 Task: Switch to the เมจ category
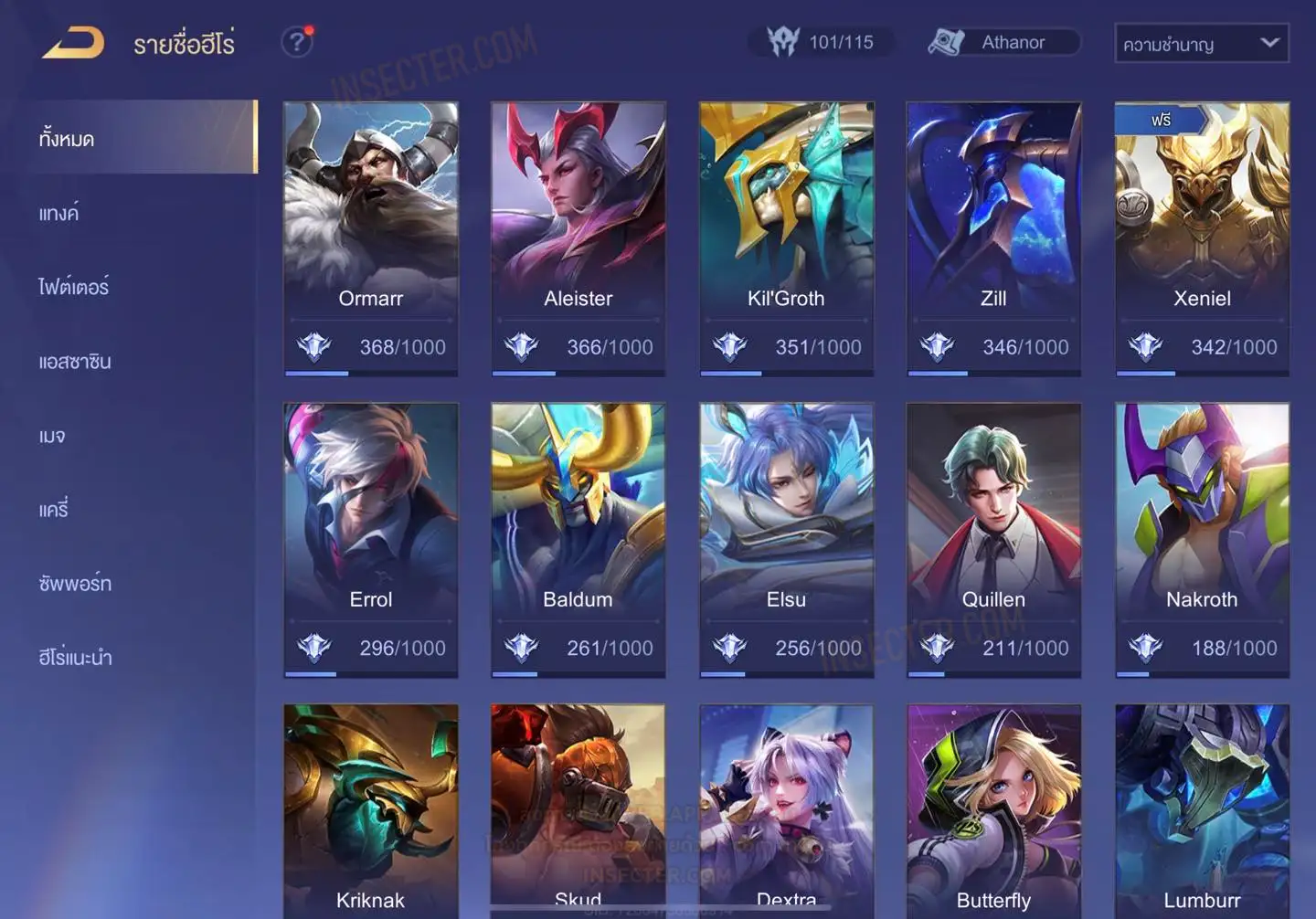point(52,436)
